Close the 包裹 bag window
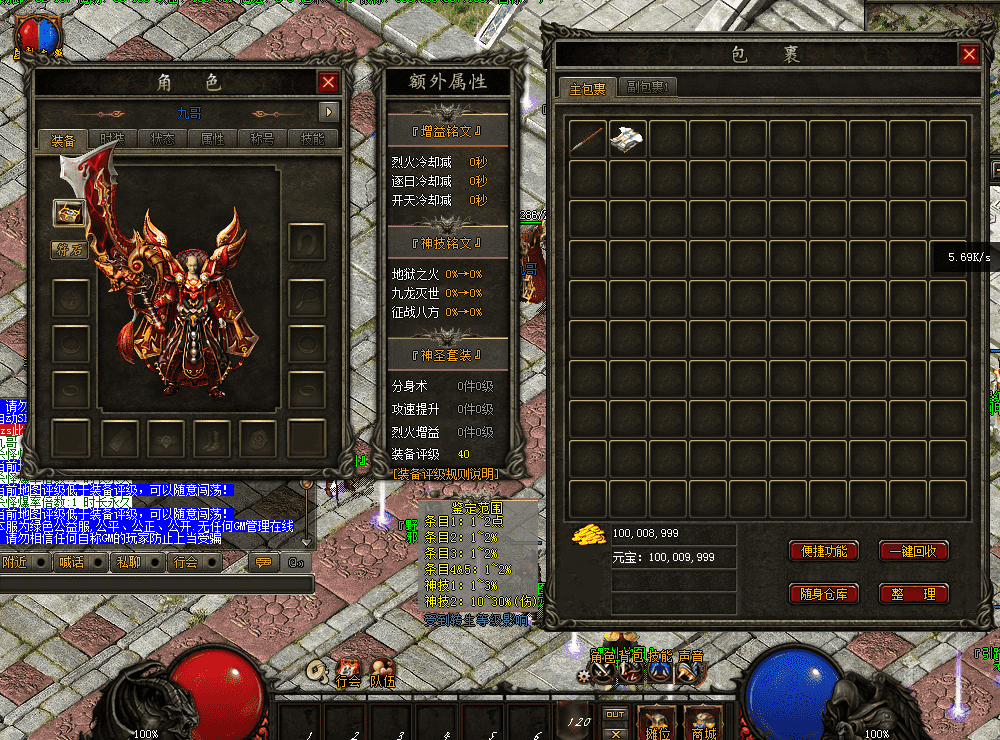Viewport: 1000px width, 740px height. click(x=968, y=55)
